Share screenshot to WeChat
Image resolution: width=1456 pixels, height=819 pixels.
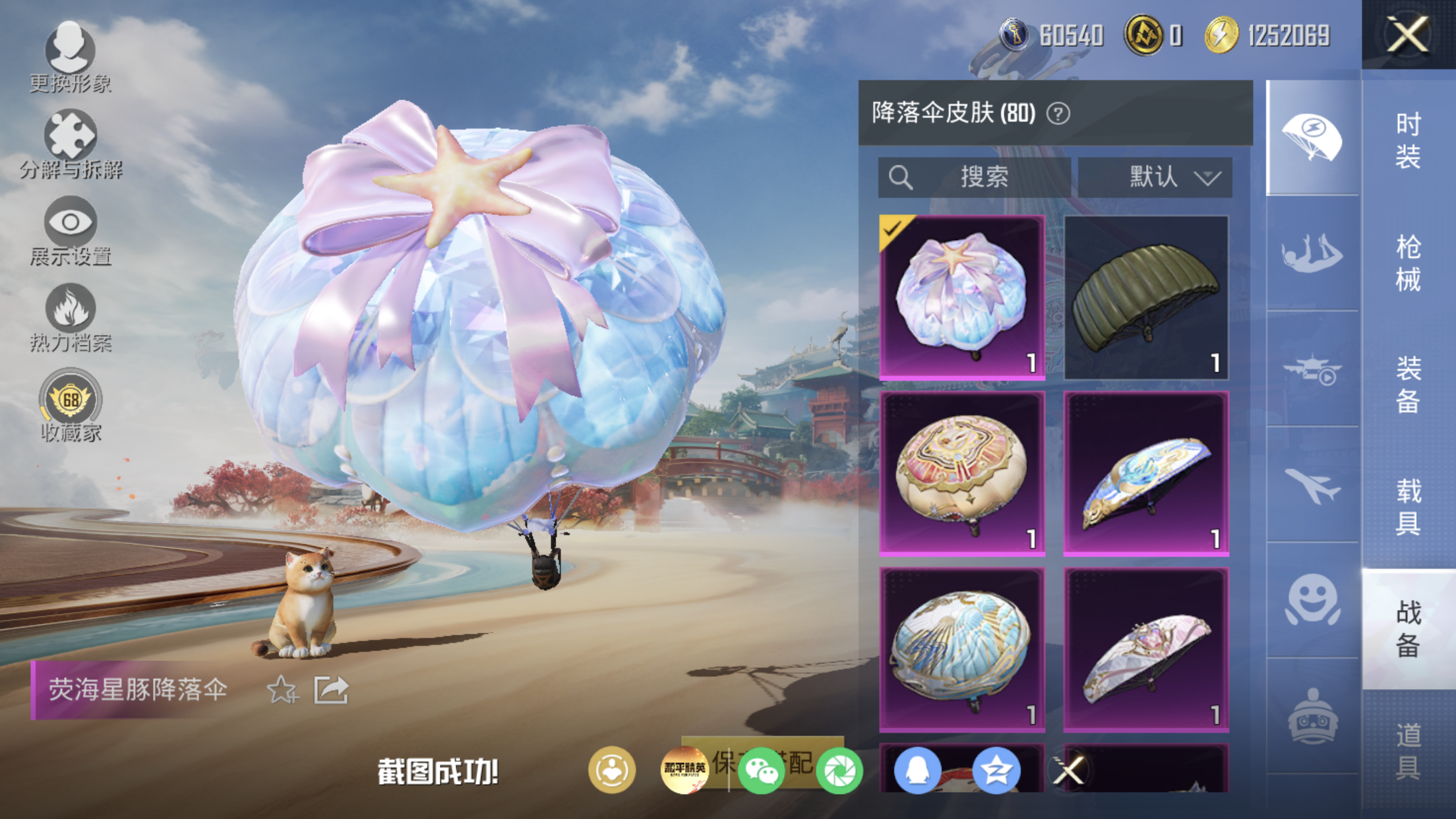(761, 770)
